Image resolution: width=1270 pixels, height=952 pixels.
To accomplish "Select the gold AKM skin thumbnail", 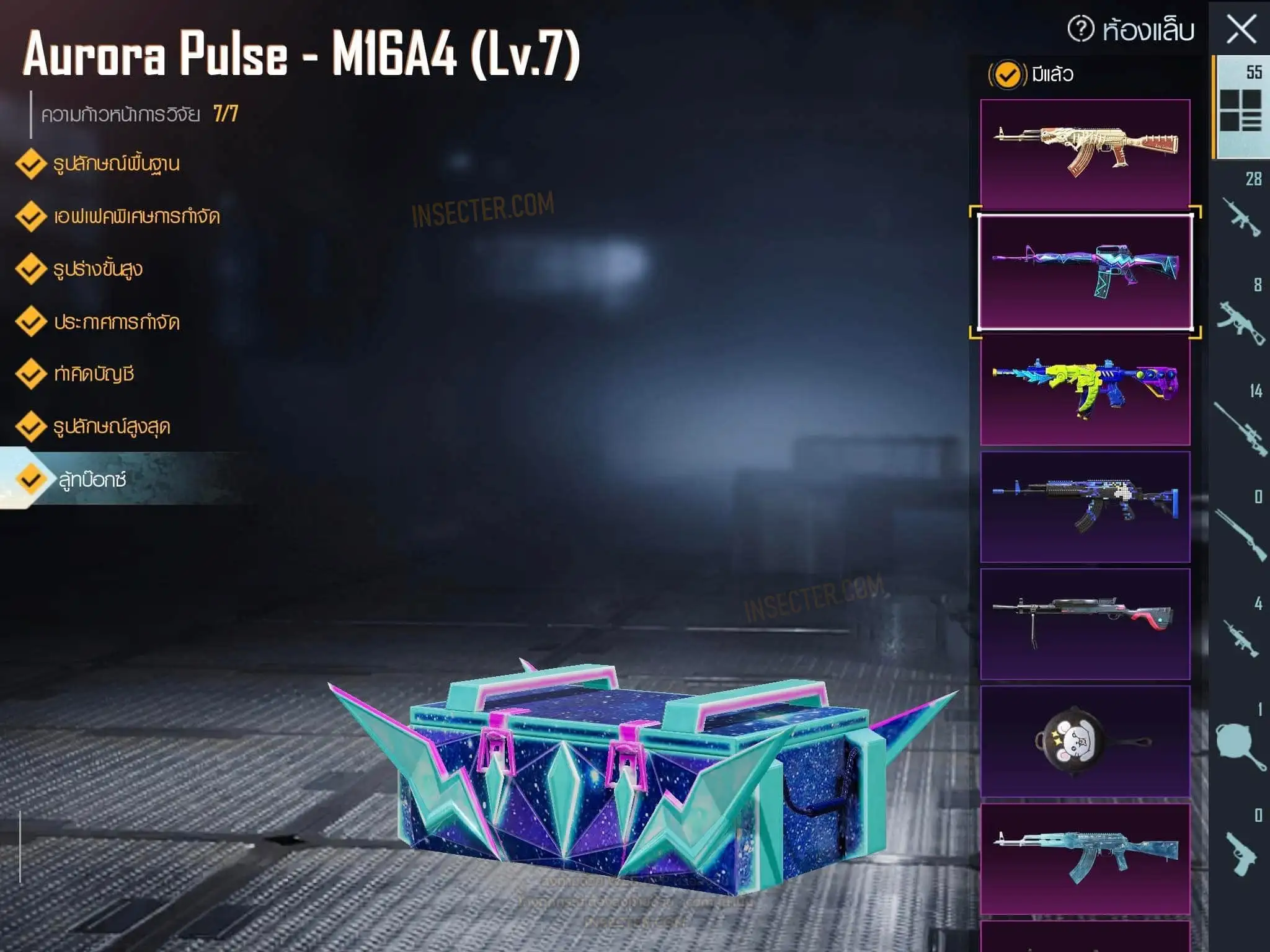I will pos(1085,154).
